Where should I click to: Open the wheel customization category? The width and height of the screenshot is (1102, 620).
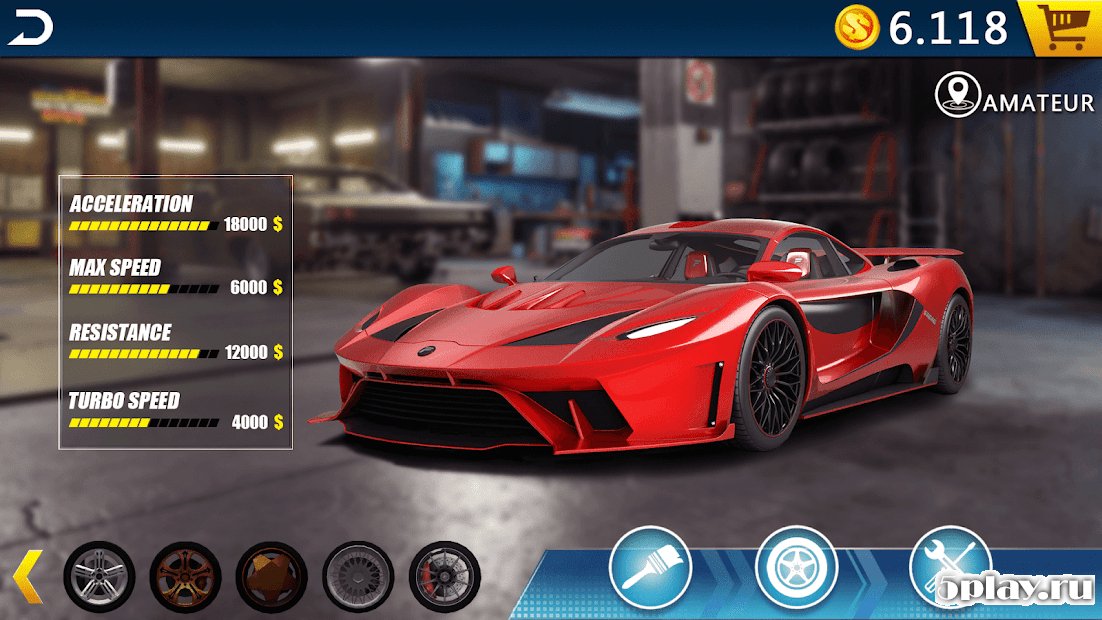tap(796, 567)
